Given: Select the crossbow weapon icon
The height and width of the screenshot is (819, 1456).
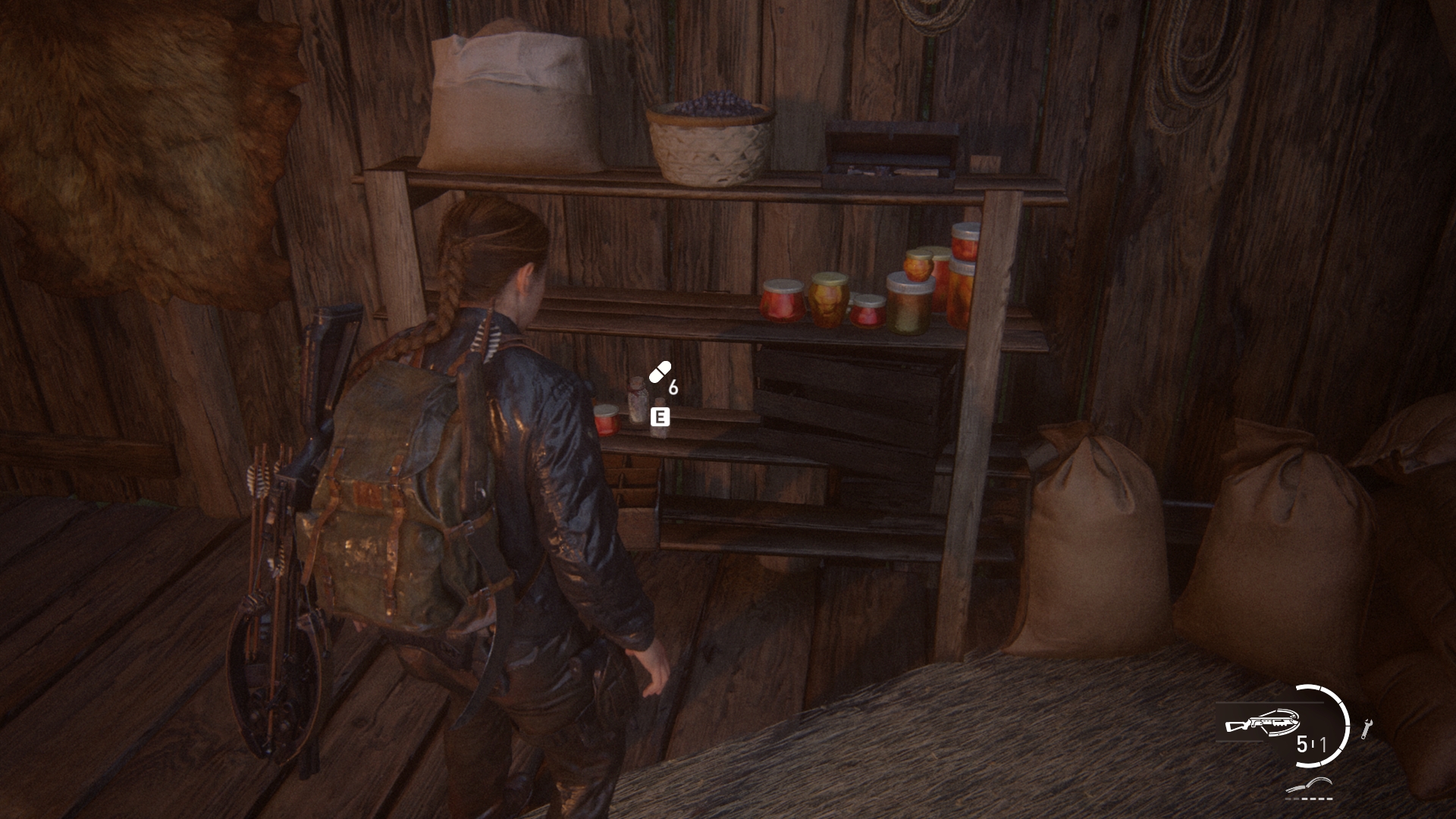Looking at the screenshot, I should pyautogui.click(x=1263, y=723).
